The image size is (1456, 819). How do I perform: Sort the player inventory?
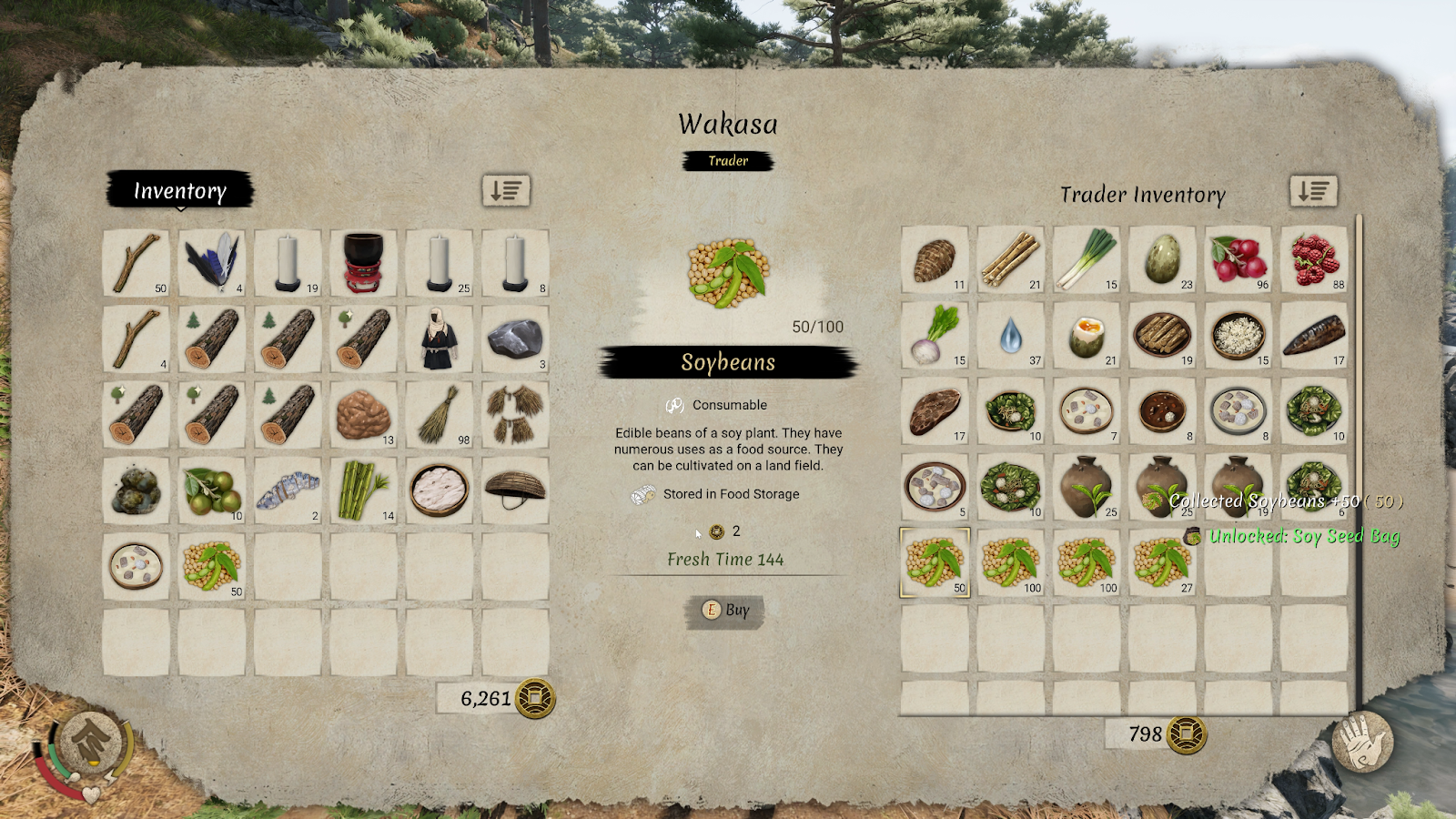(x=506, y=191)
